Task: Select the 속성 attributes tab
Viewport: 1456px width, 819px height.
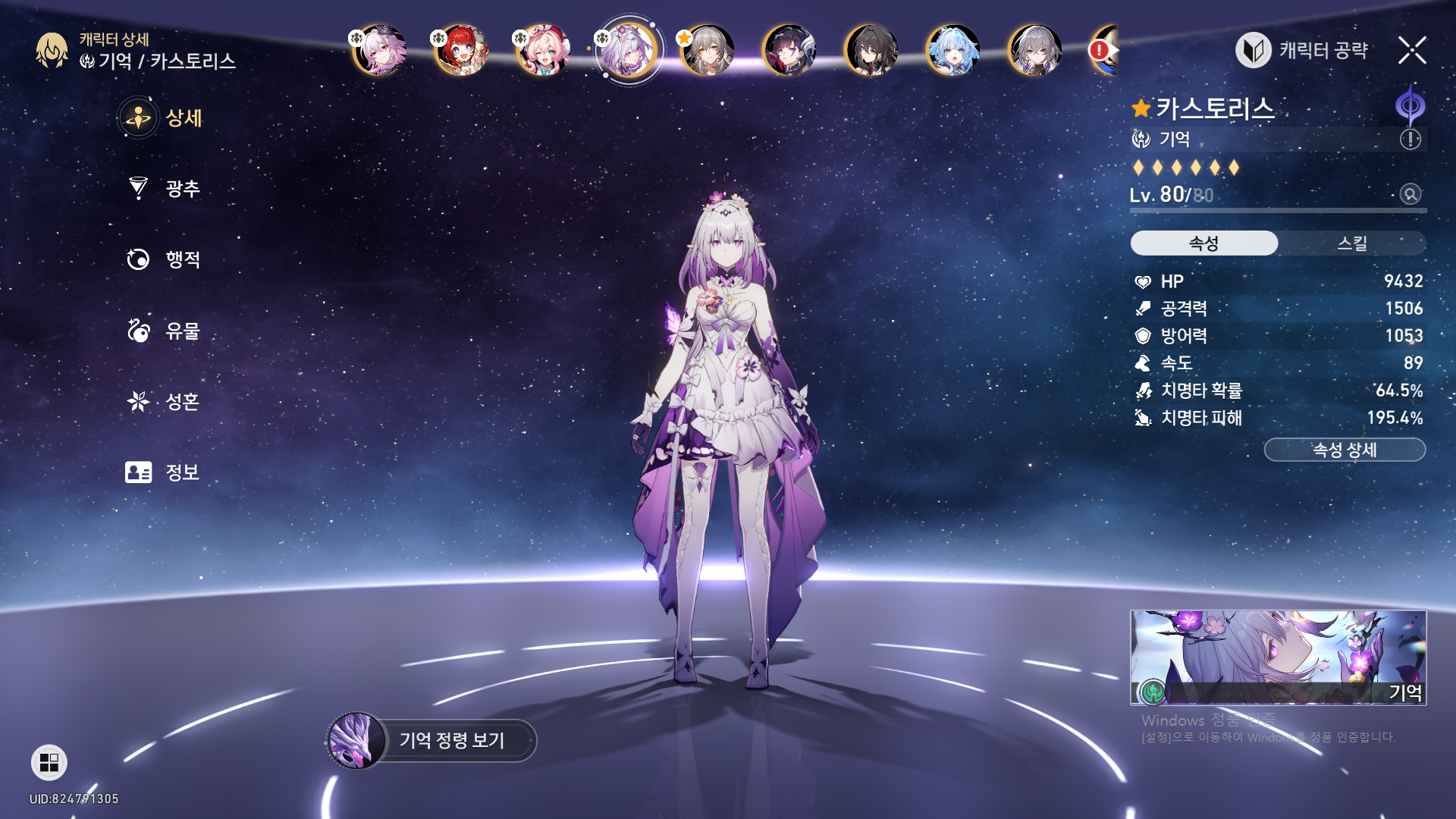Action: pyautogui.click(x=1203, y=243)
